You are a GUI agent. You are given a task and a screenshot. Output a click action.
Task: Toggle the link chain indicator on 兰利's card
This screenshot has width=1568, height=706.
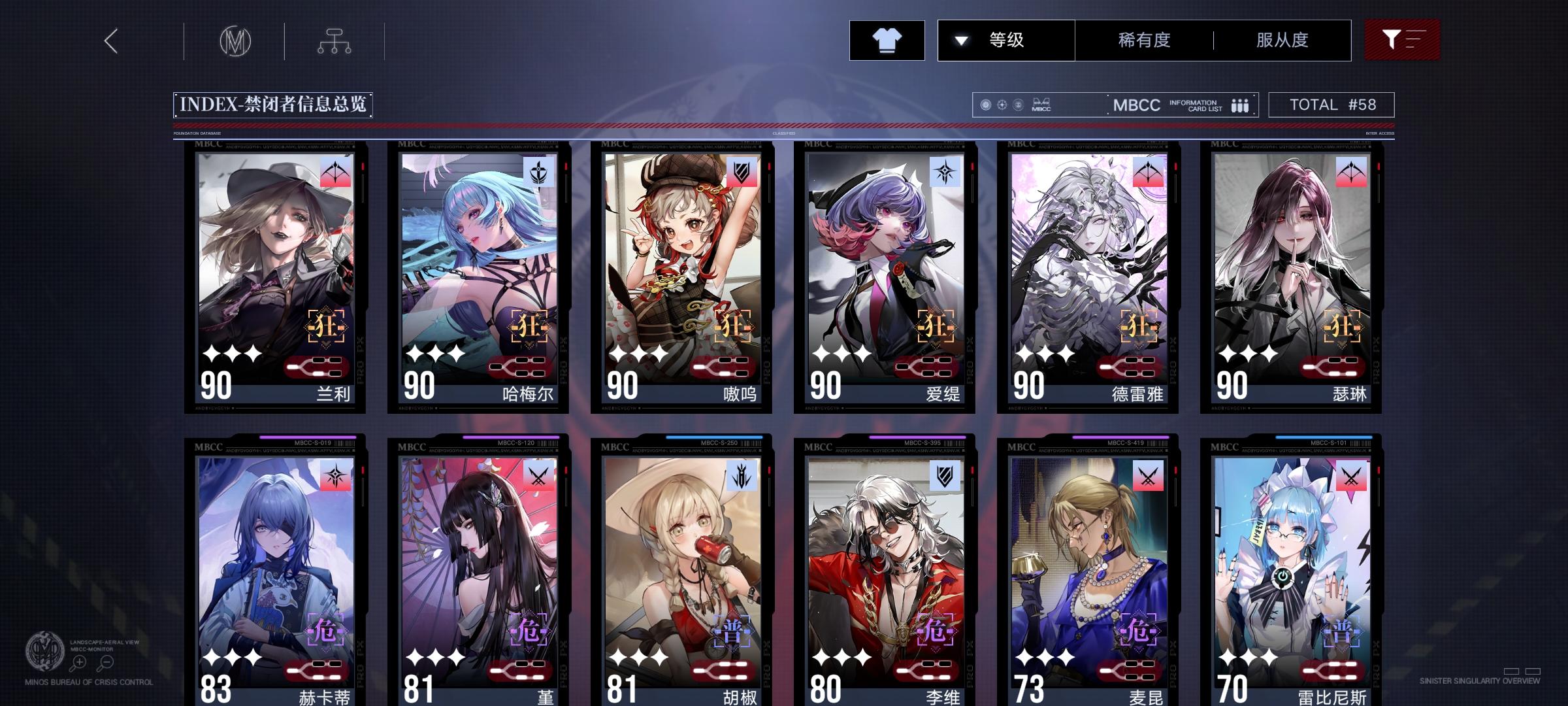315,367
